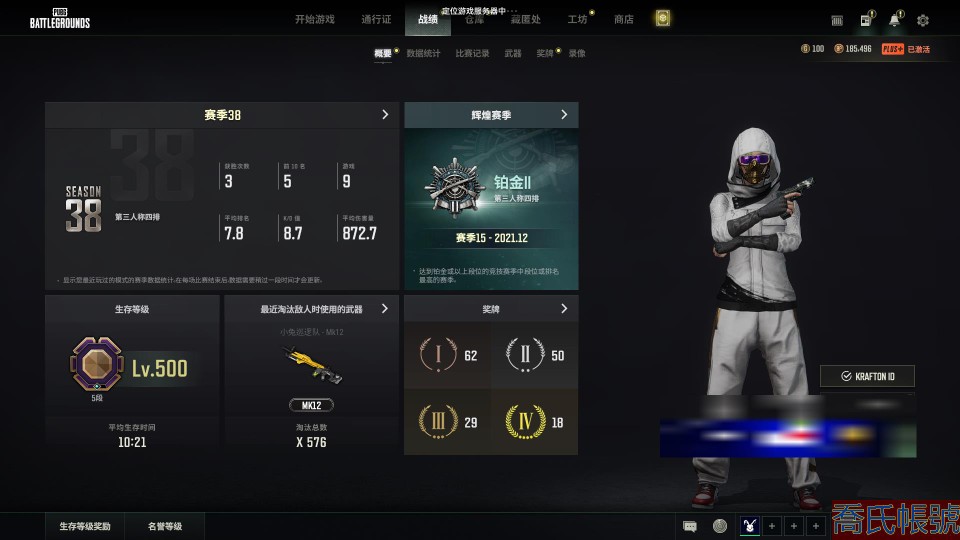The width and height of the screenshot is (960, 540).
Task: Show the 比赛记录 match history tab
Action: (x=472, y=53)
